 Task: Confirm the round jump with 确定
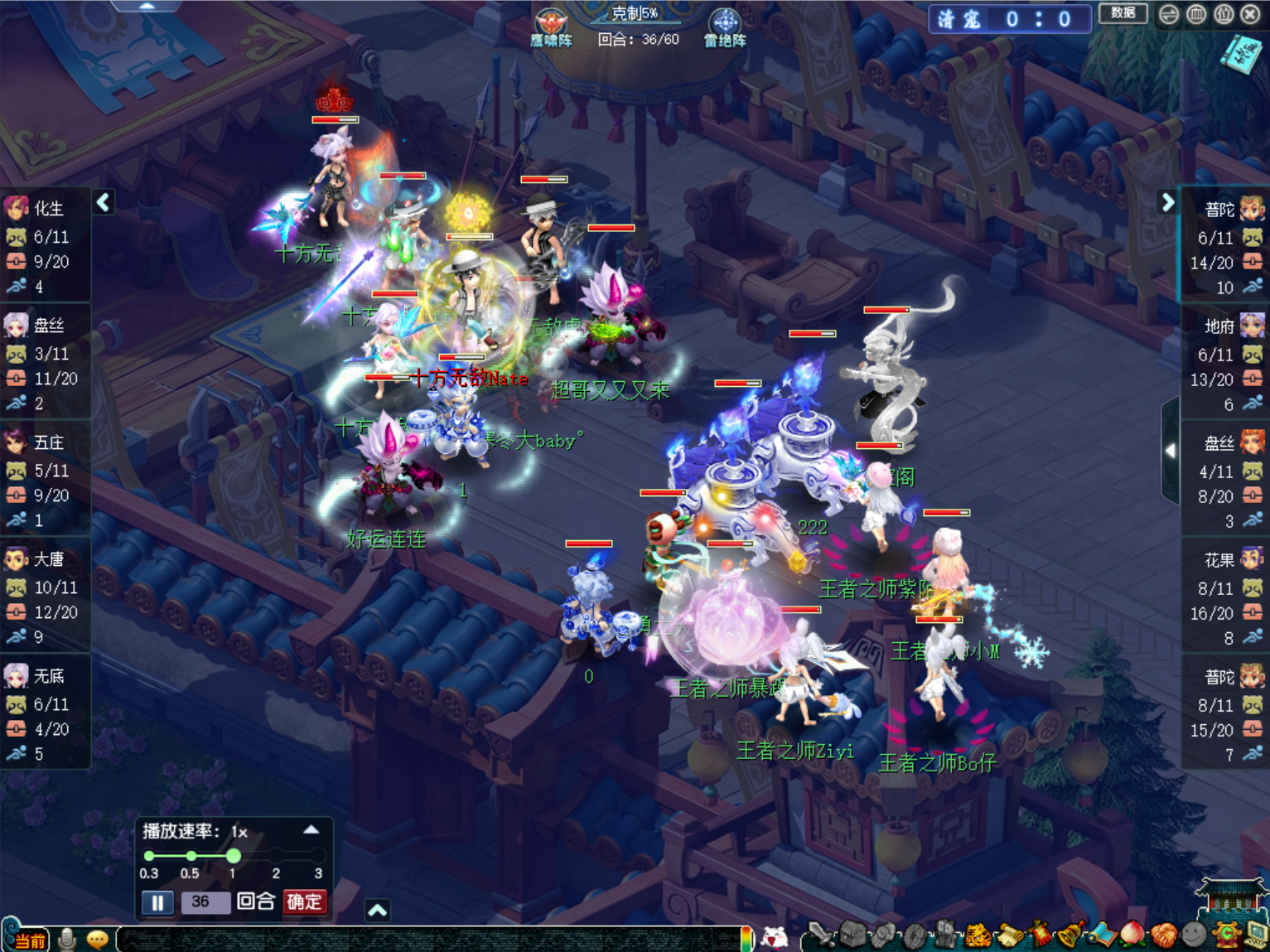point(304,901)
